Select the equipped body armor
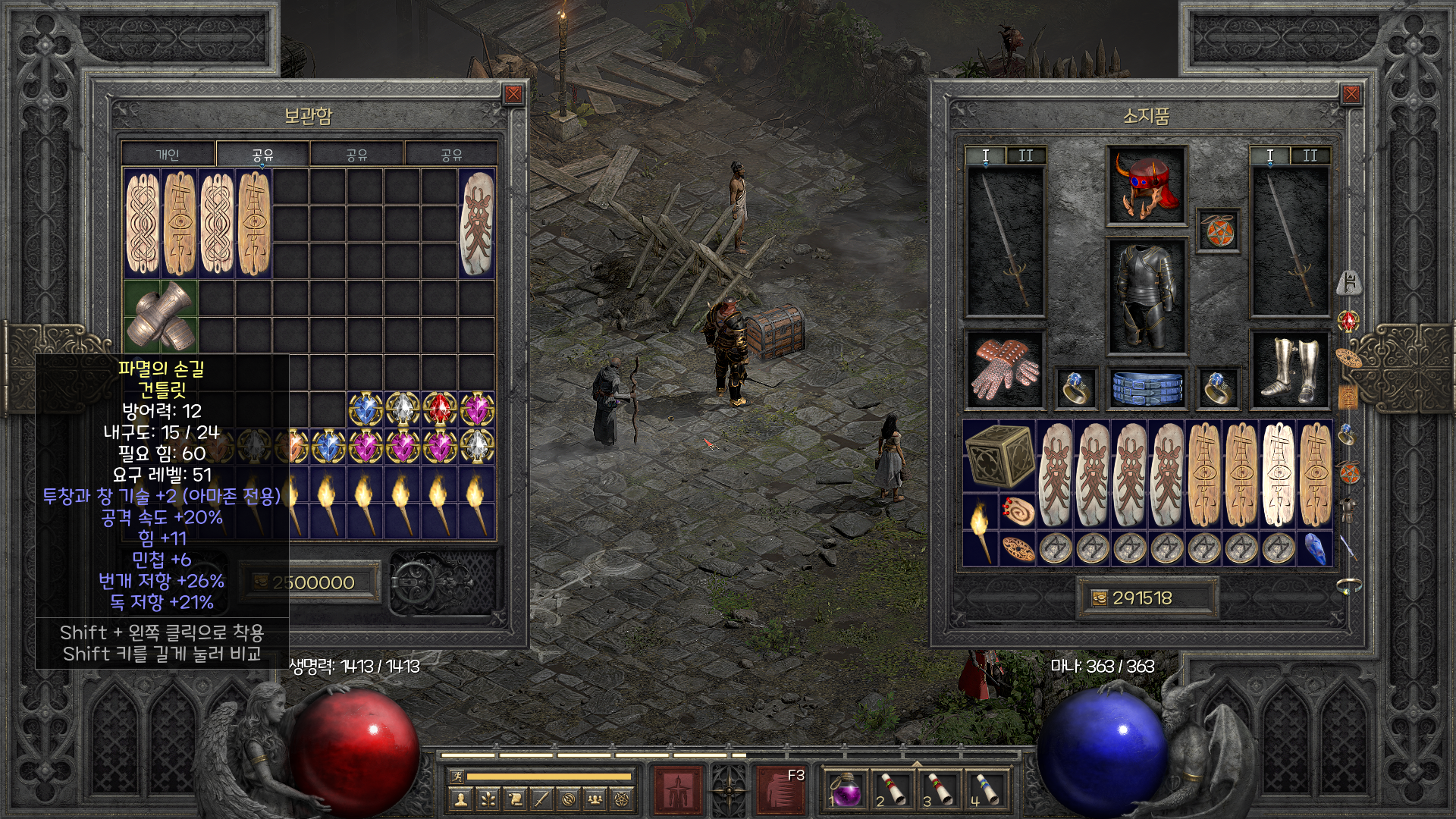 [x=1146, y=297]
